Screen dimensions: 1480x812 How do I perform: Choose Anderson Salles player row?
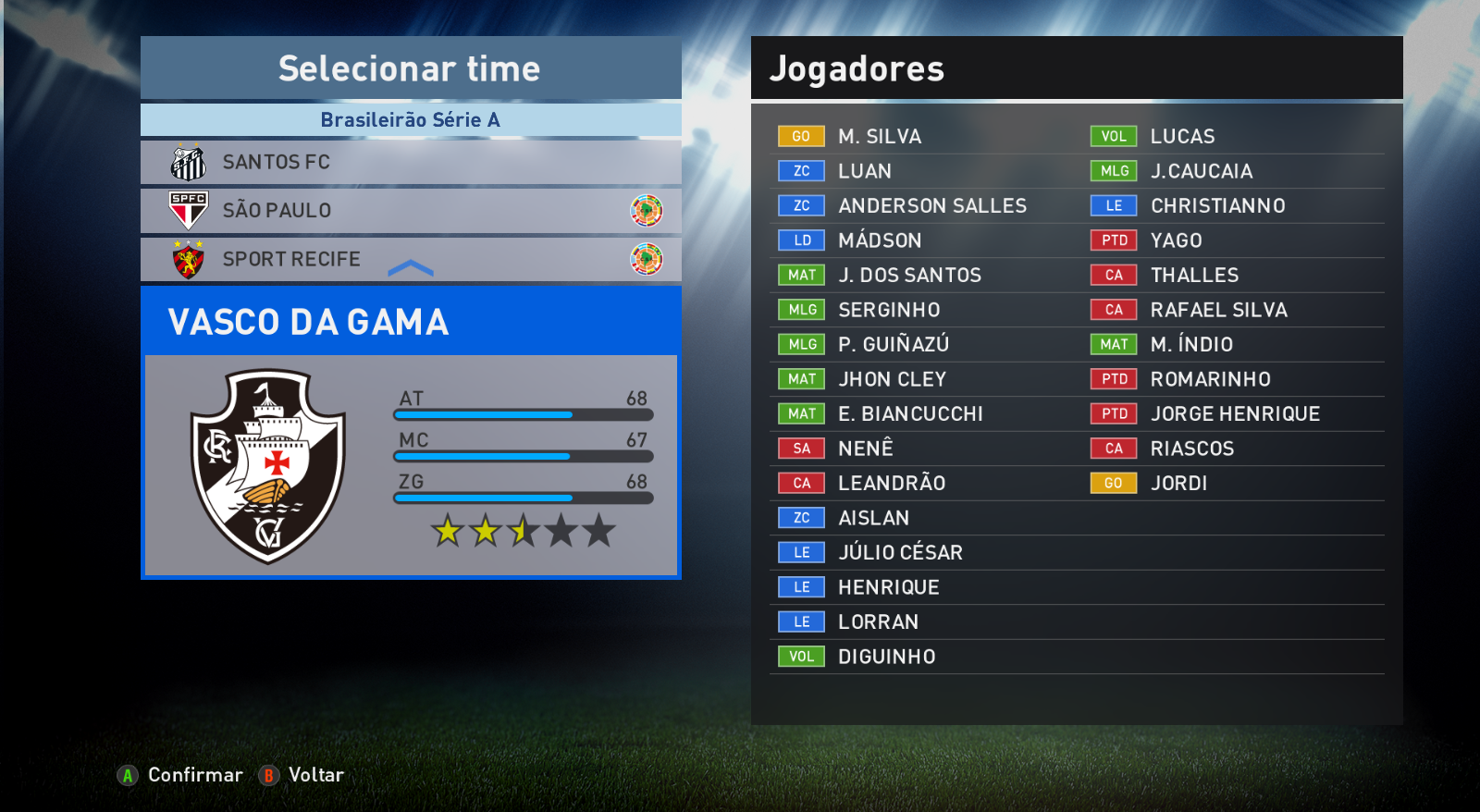pos(931,206)
